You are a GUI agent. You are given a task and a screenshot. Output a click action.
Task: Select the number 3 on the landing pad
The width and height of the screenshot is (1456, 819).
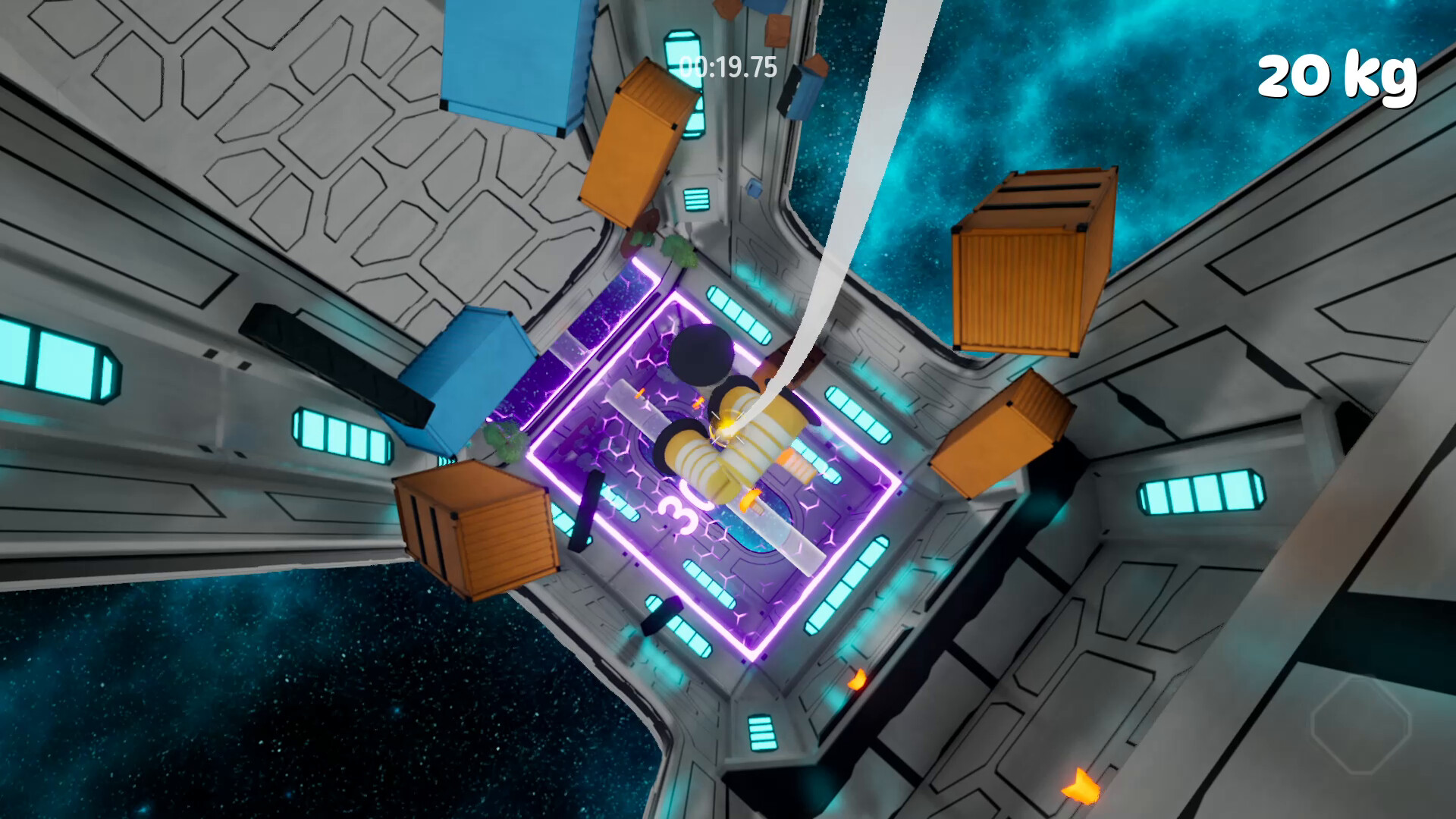[680, 508]
